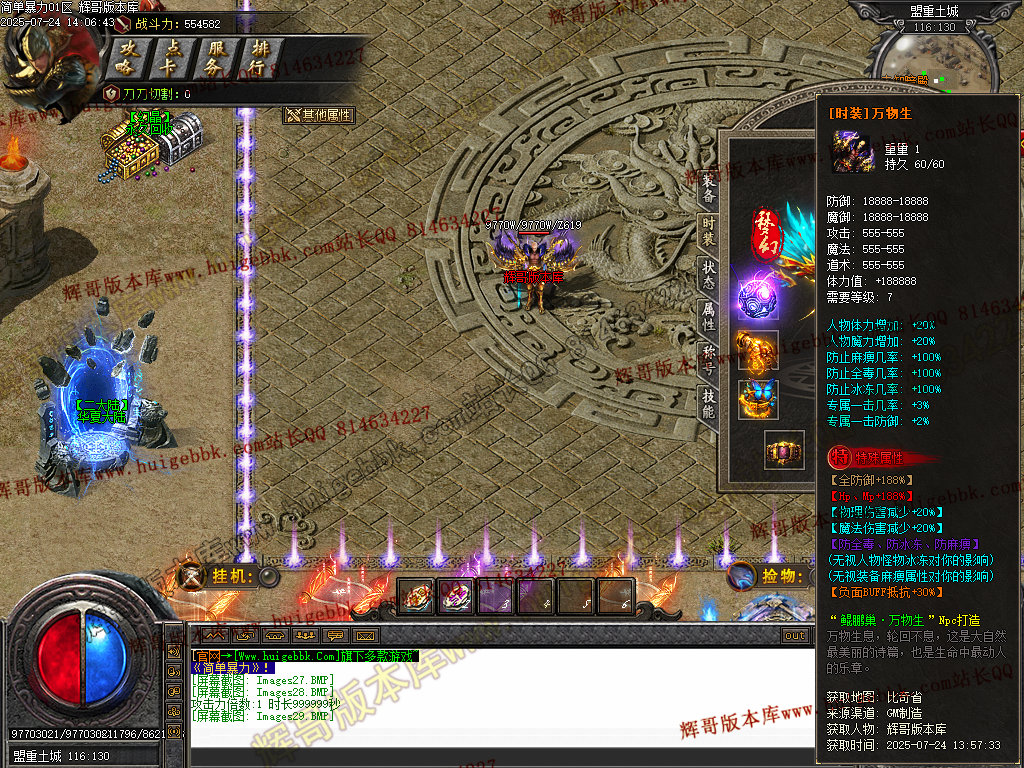Select the blue butterfly costume slot
Screen dimensions: 1024x768
pyautogui.click(x=758, y=399)
